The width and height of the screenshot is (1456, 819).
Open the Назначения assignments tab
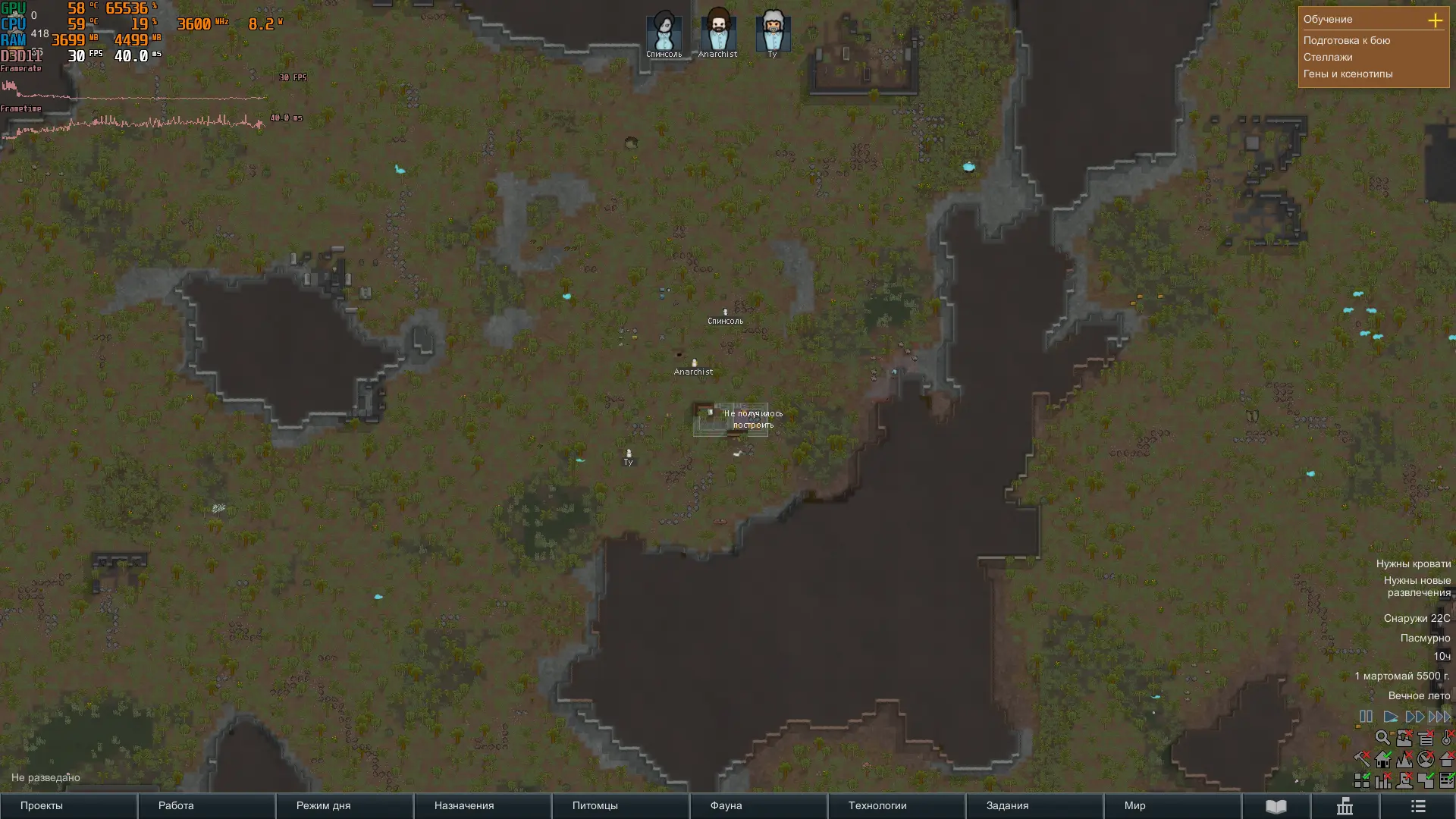[464, 805]
